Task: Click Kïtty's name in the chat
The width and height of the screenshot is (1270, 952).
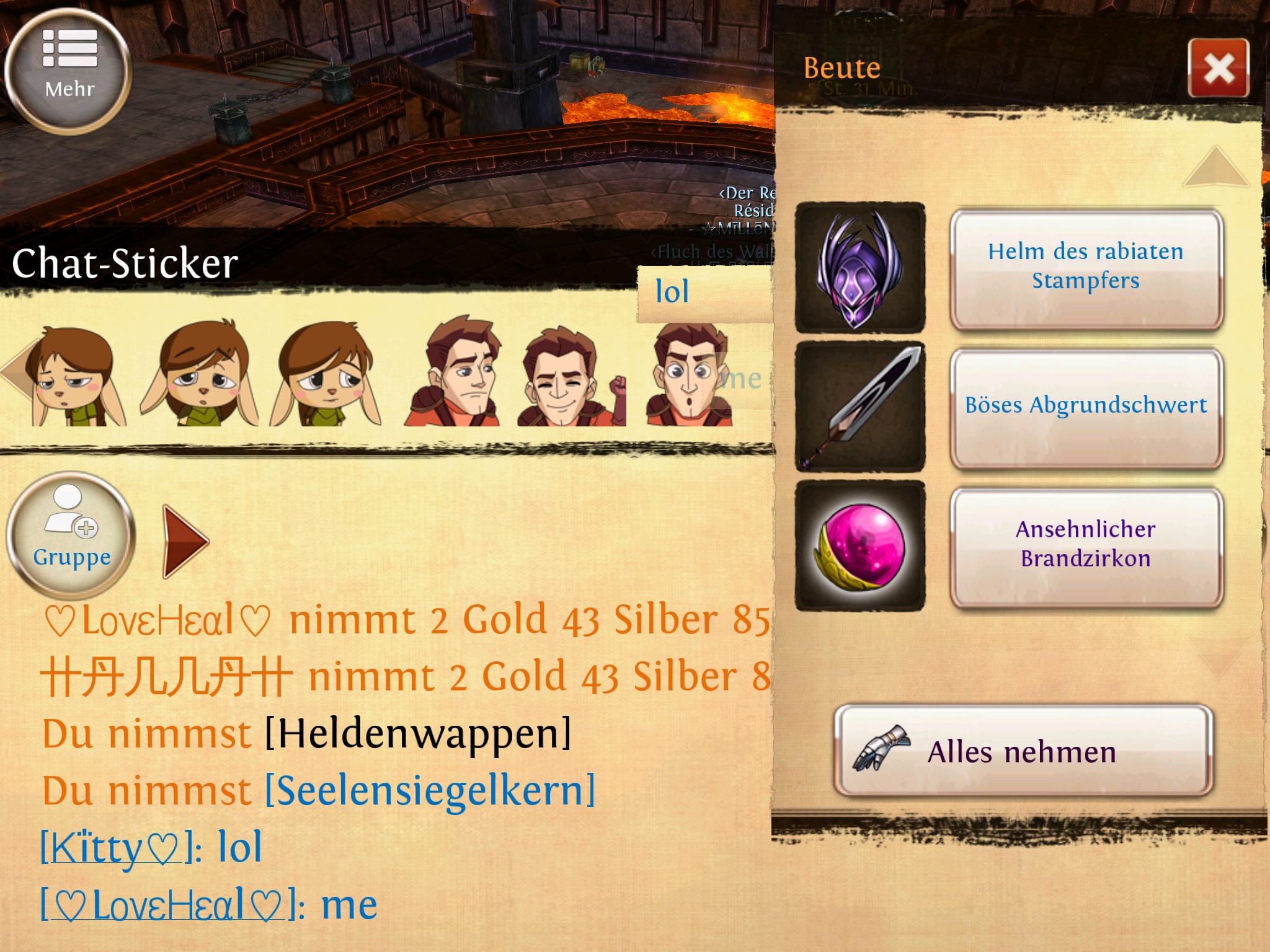Action: [x=112, y=848]
